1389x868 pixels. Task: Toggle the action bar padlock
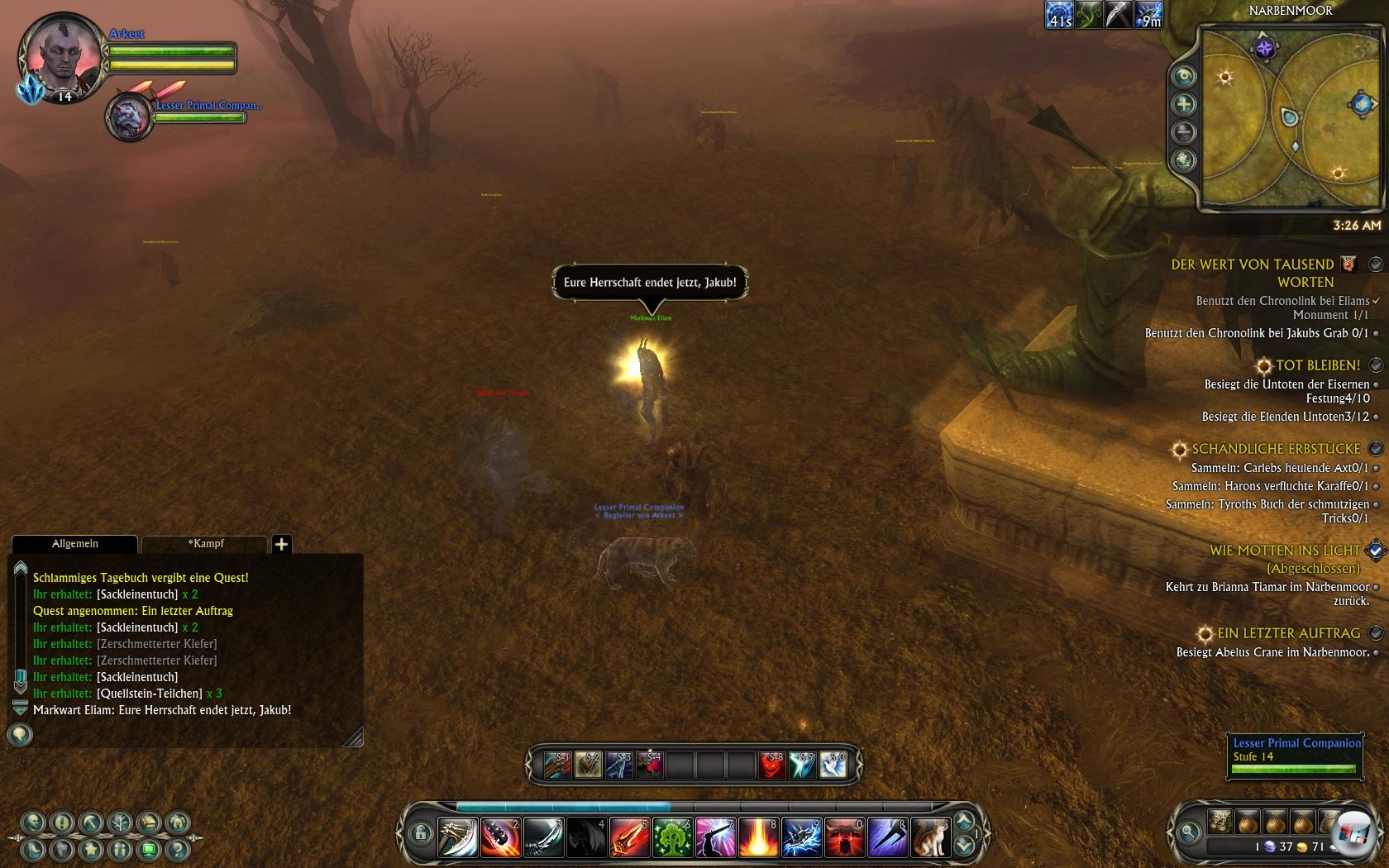click(x=420, y=833)
